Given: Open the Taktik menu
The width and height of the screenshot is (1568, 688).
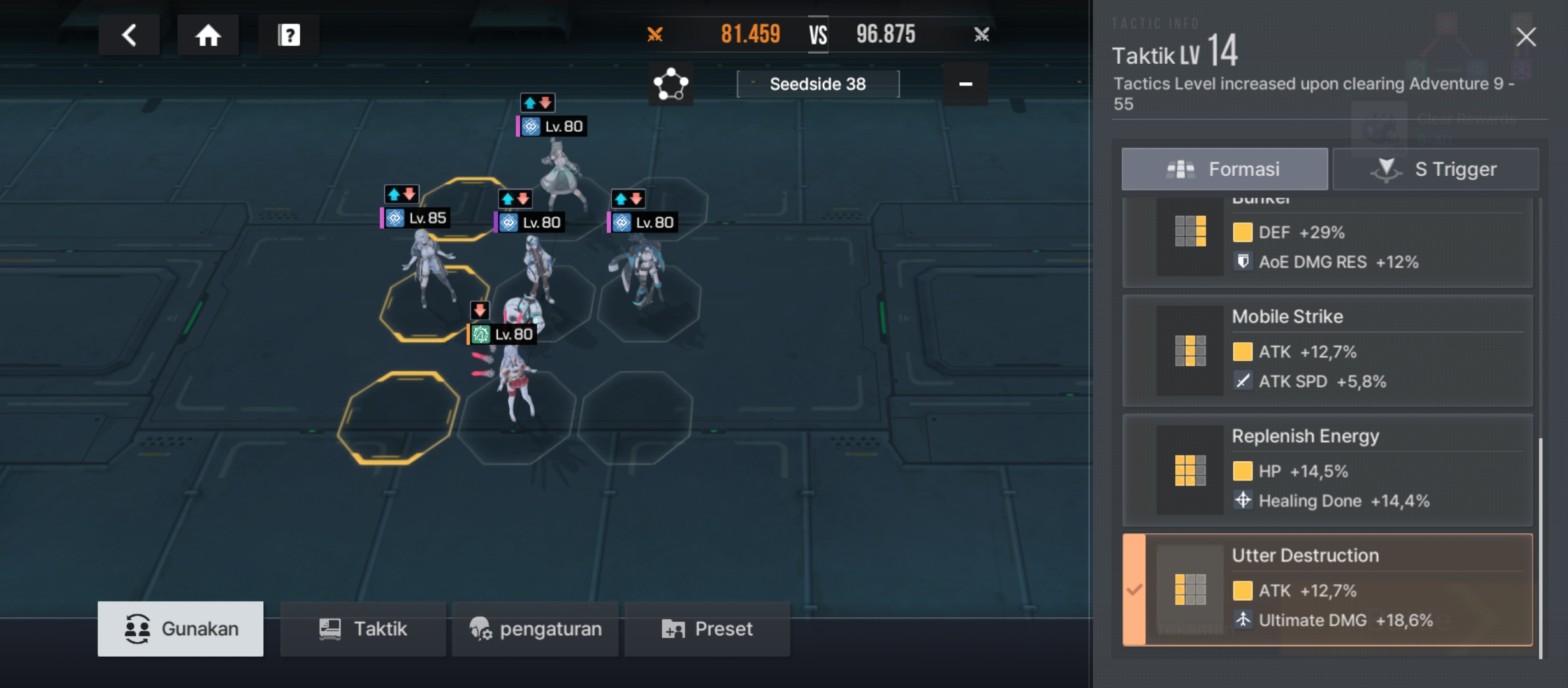Looking at the screenshot, I should 363,629.
